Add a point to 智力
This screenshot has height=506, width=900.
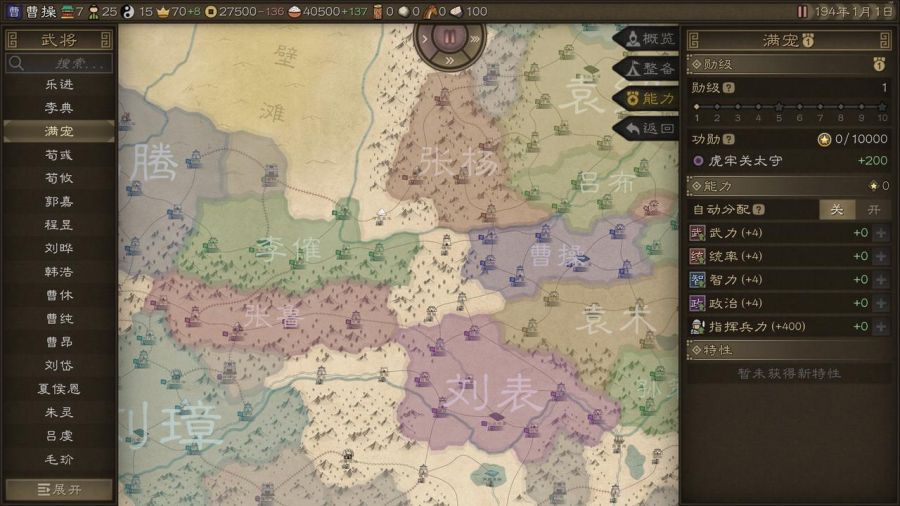point(881,280)
